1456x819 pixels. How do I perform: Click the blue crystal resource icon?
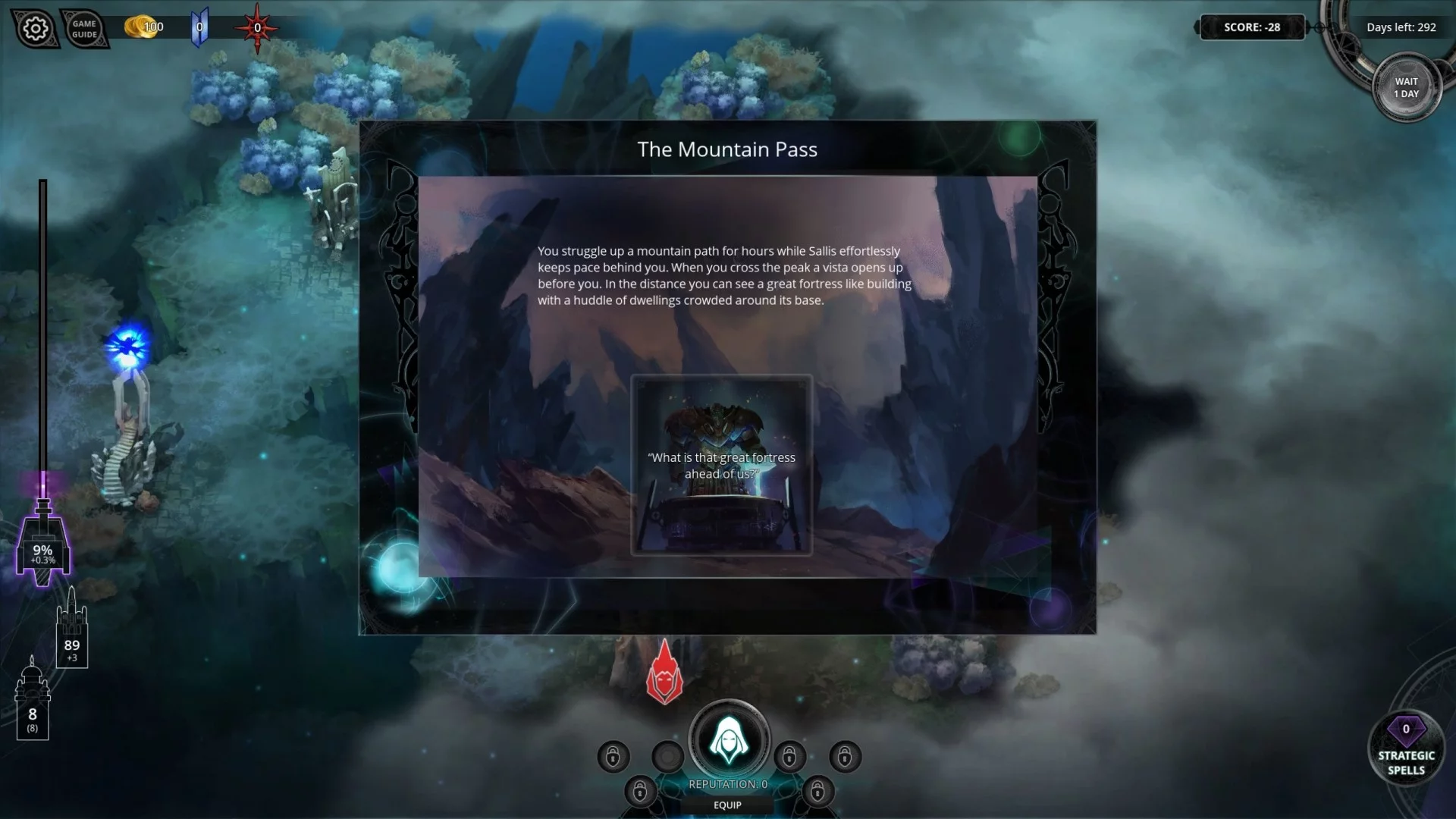[199, 27]
